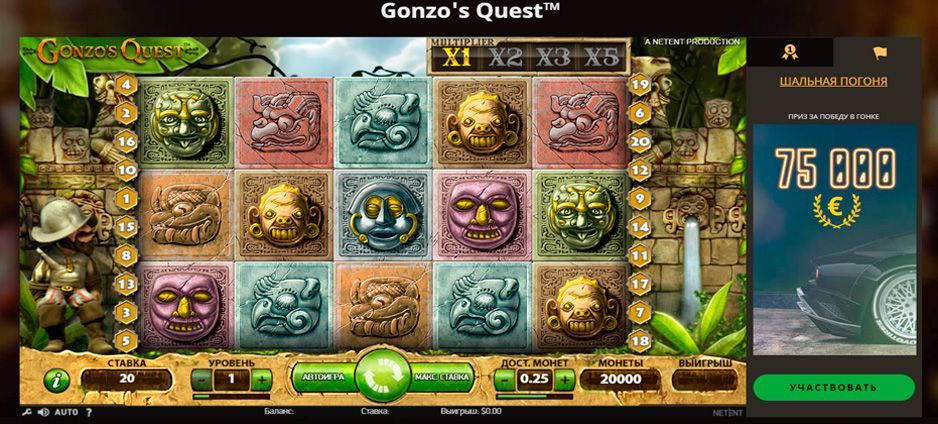Spin the reels with the green button
Screen dimensions: 938x424
(x=382, y=377)
